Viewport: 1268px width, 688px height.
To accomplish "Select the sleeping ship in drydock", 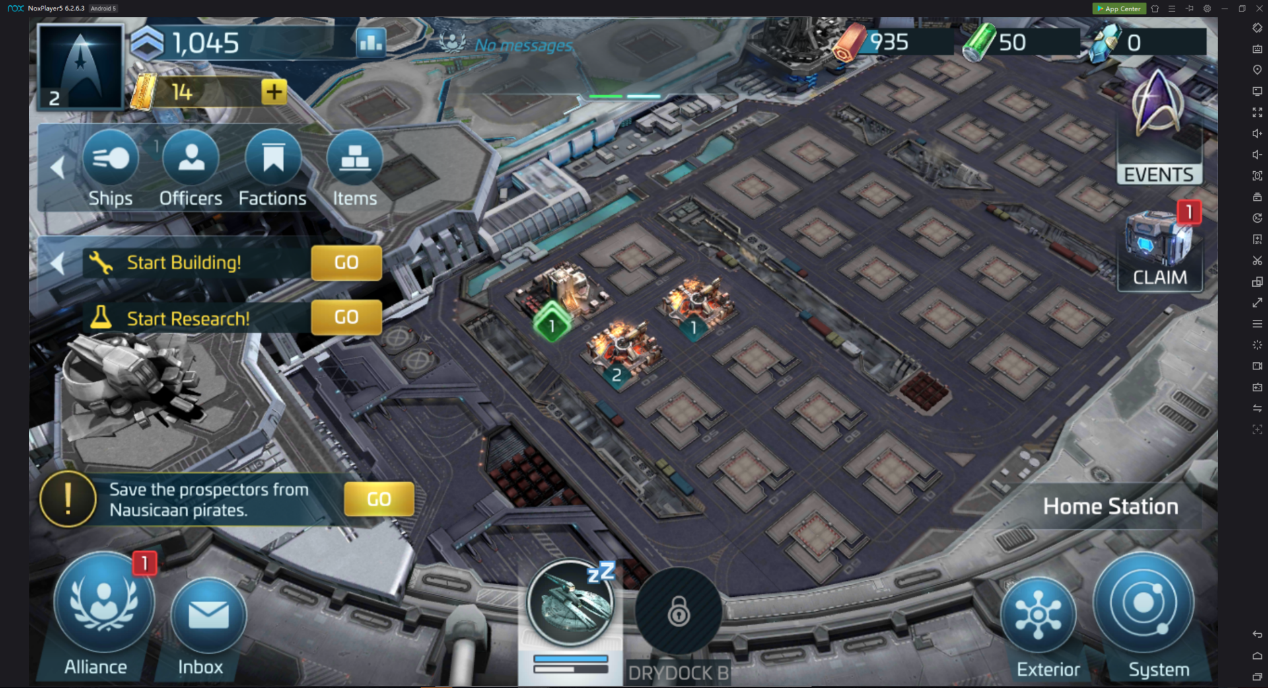I will click(x=570, y=605).
